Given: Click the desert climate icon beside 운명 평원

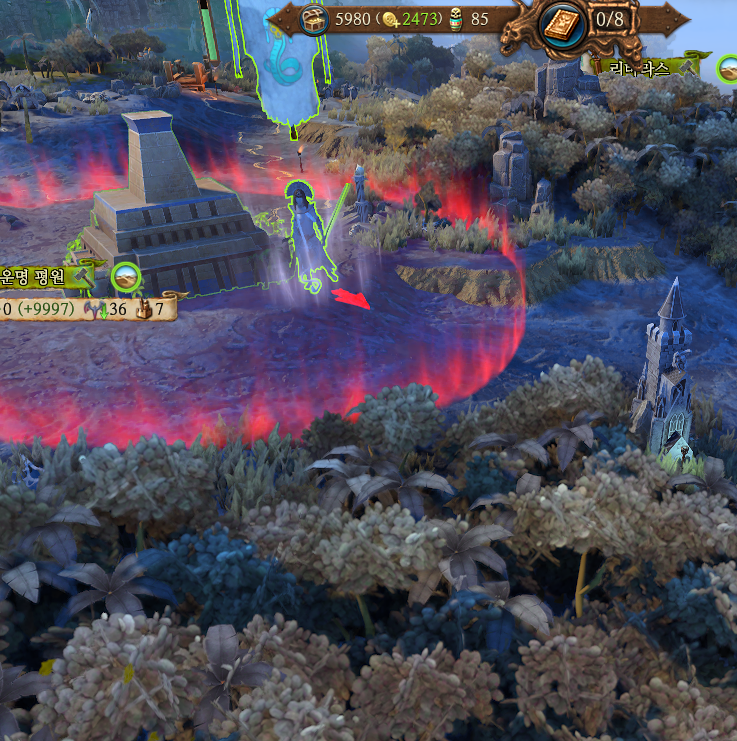Looking at the screenshot, I should [126, 276].
